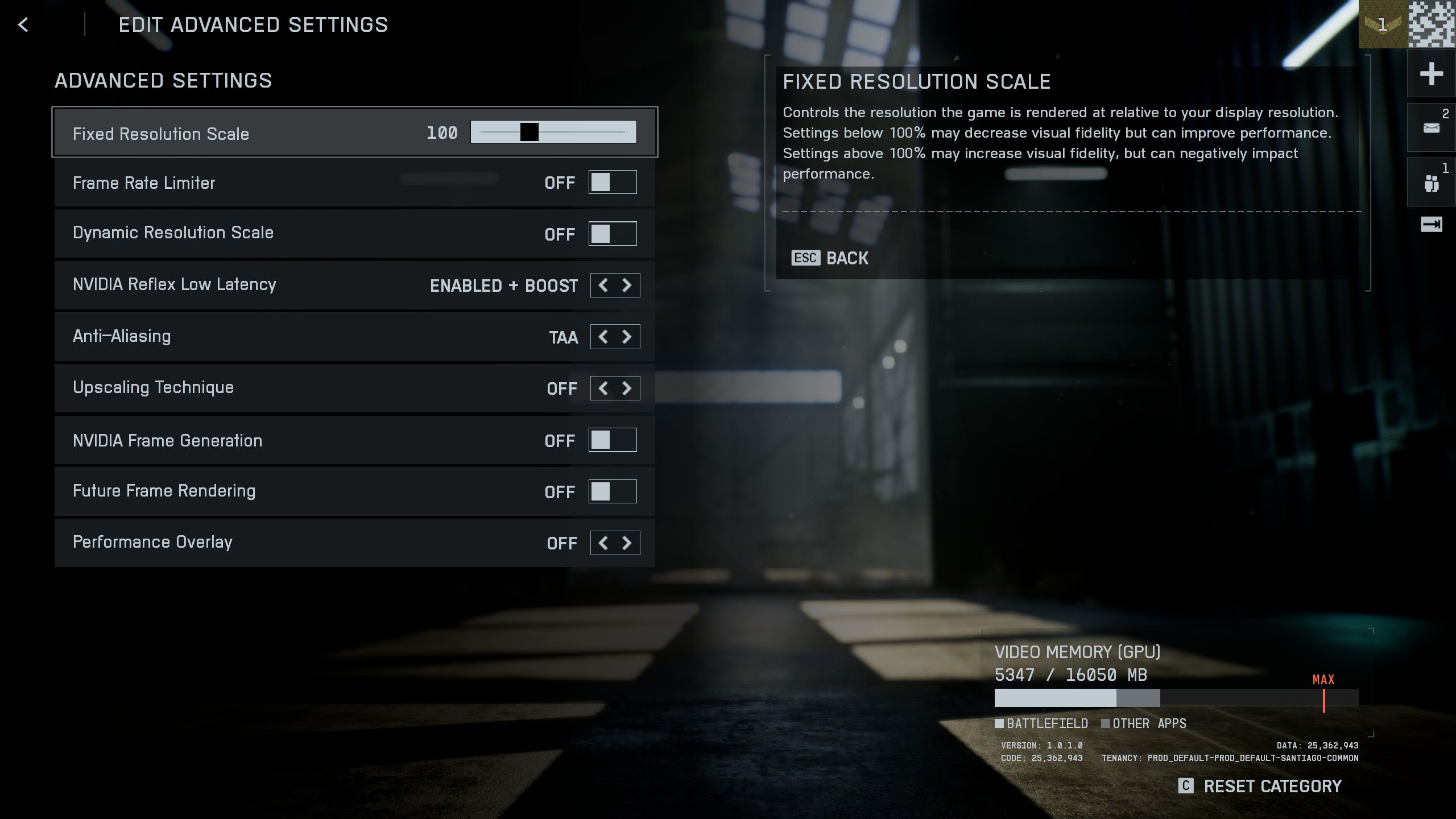Enable NVIDIA Frame Generation
Screen dimensions: 1456x819
pyautogui.click(x=612, y=440)
